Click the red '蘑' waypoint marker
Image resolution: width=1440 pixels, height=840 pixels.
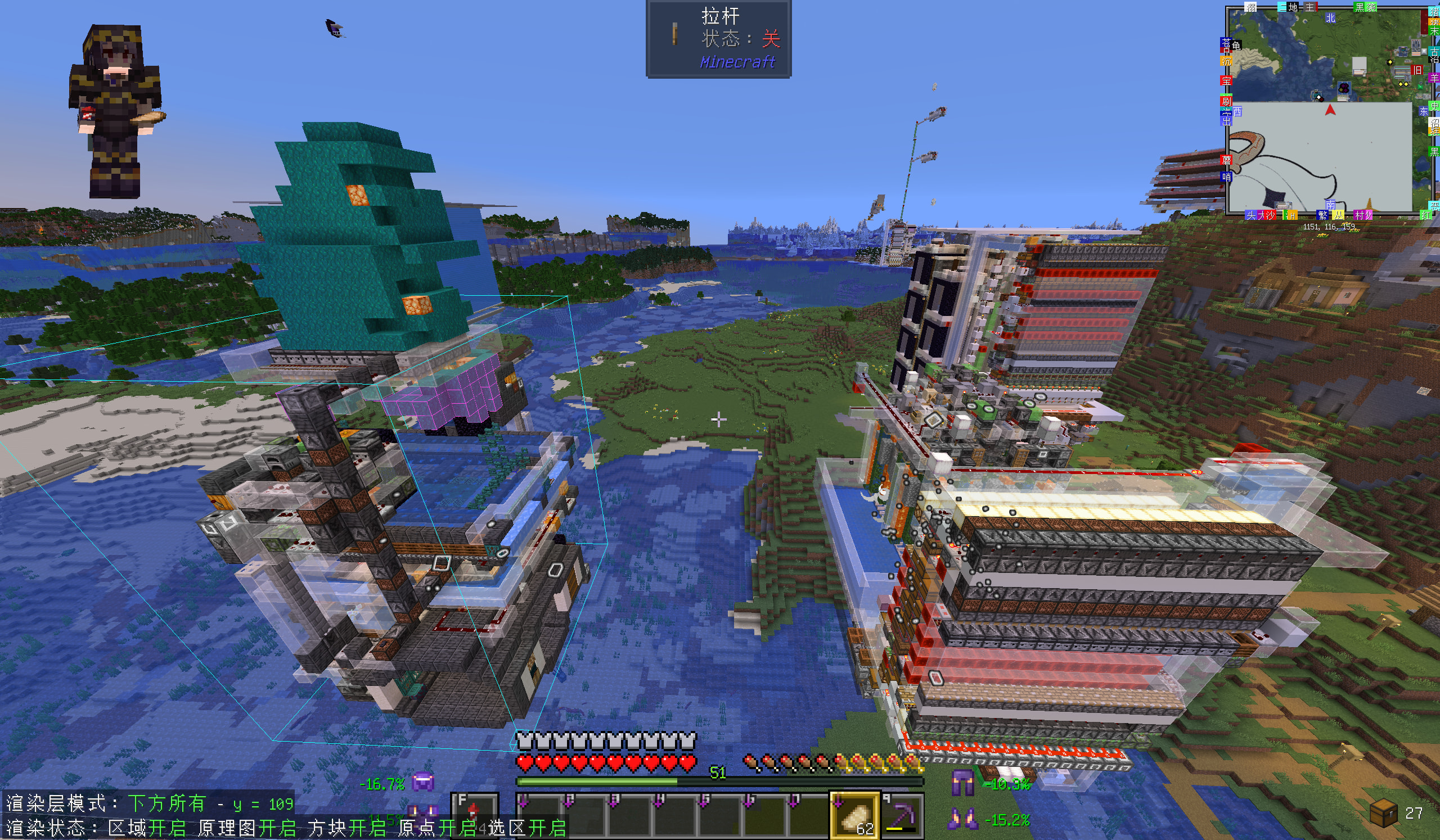point(1226,160)
